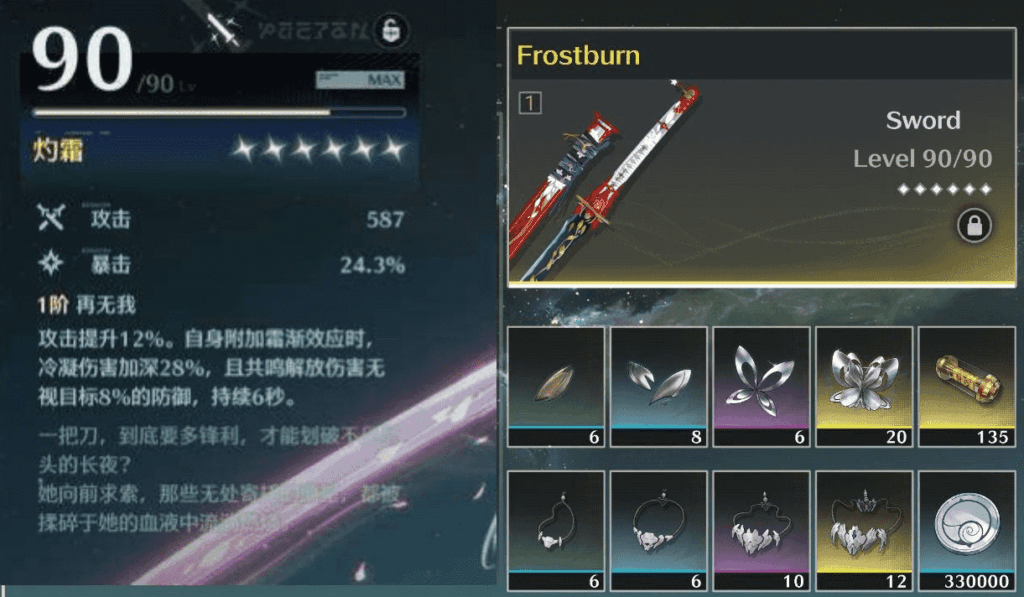Click the padlock button on the Frostburn card

[974, 225]
